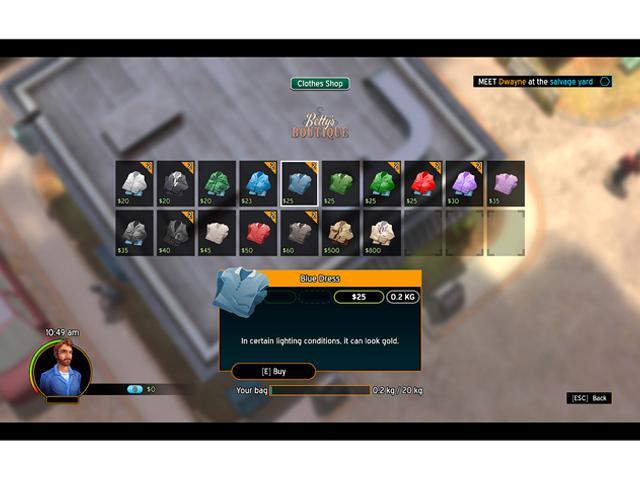Viewport: 640px width, 480px height.
Task: Select the $30 purple jacket
Action: point(464,183)
